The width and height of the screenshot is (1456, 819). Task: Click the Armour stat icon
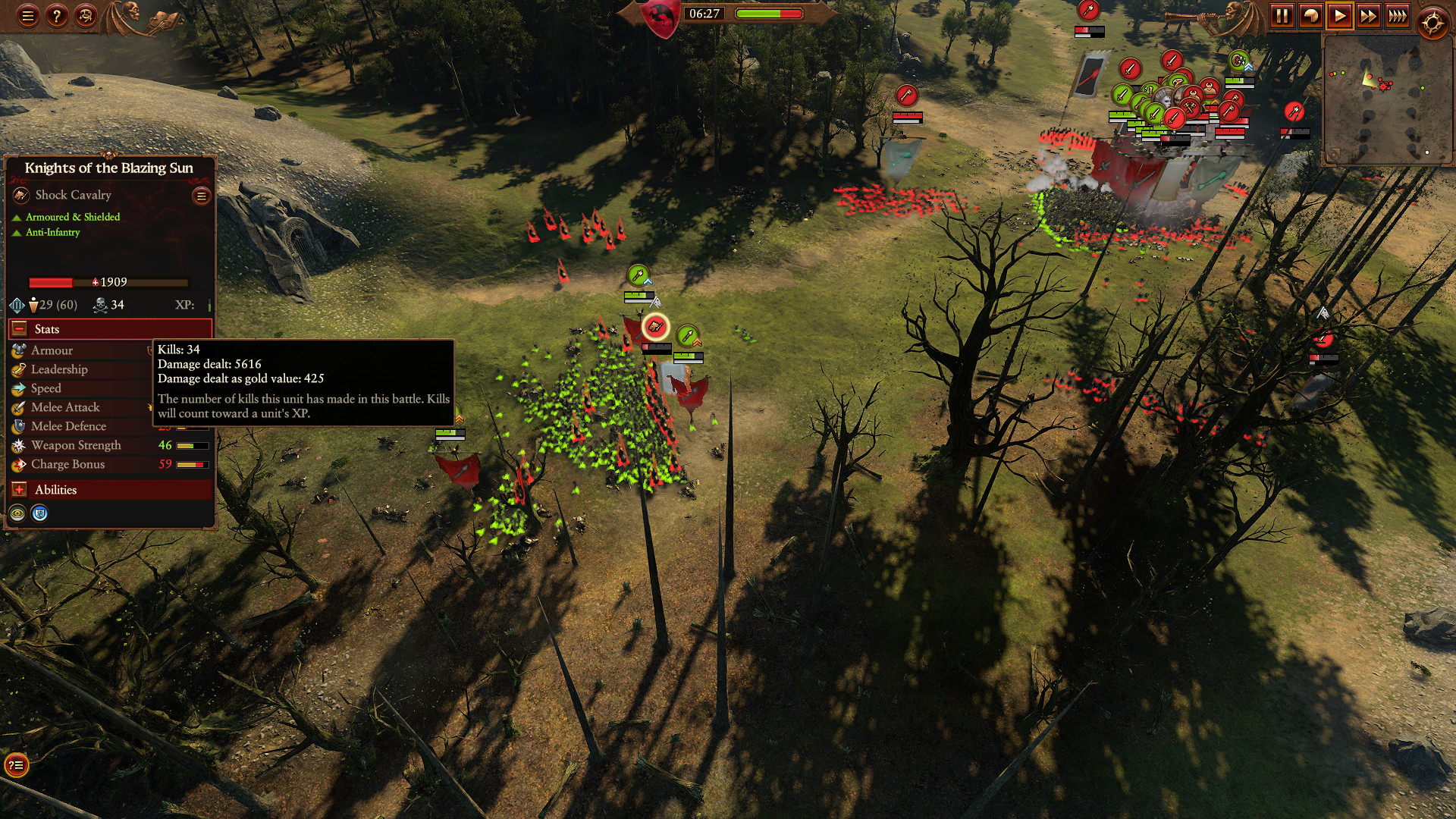17,350
